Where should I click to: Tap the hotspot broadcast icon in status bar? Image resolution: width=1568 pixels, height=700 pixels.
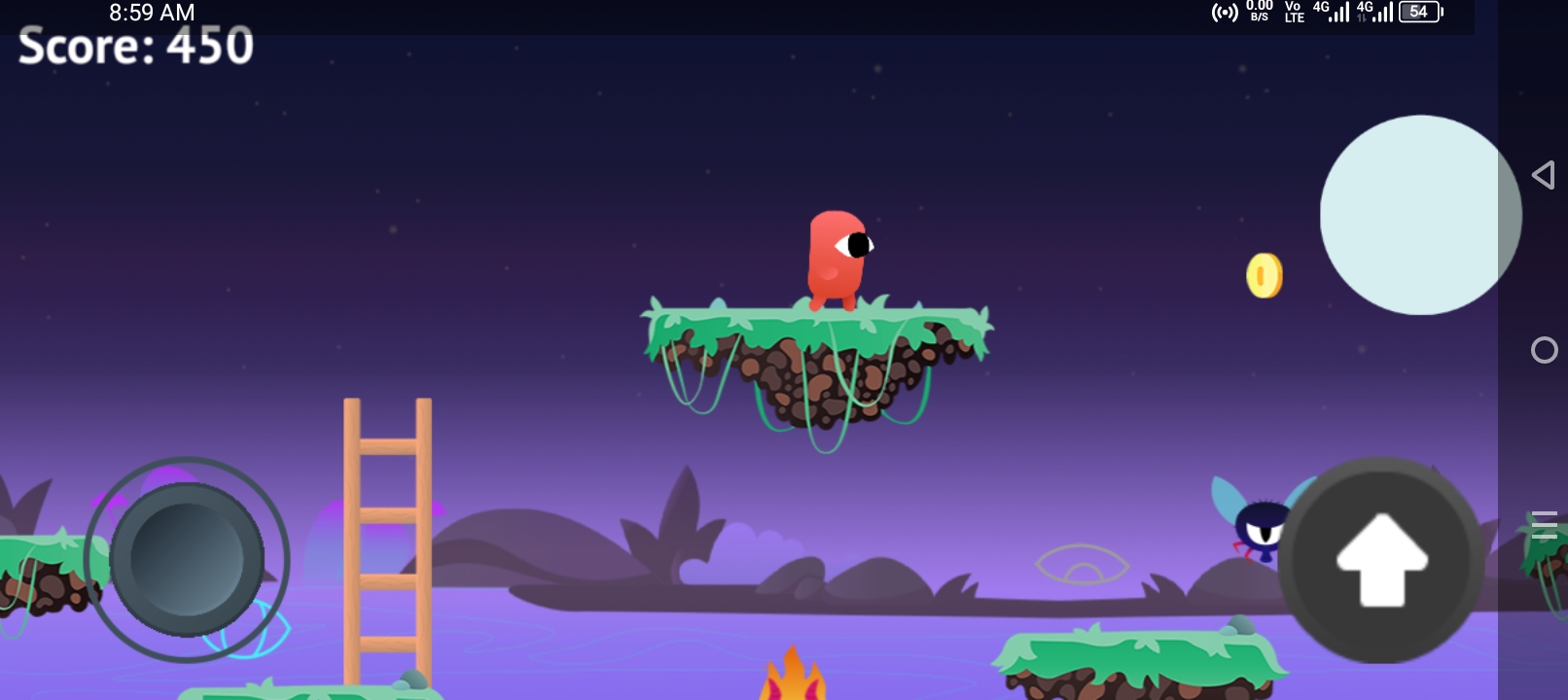pos(1224,13)
